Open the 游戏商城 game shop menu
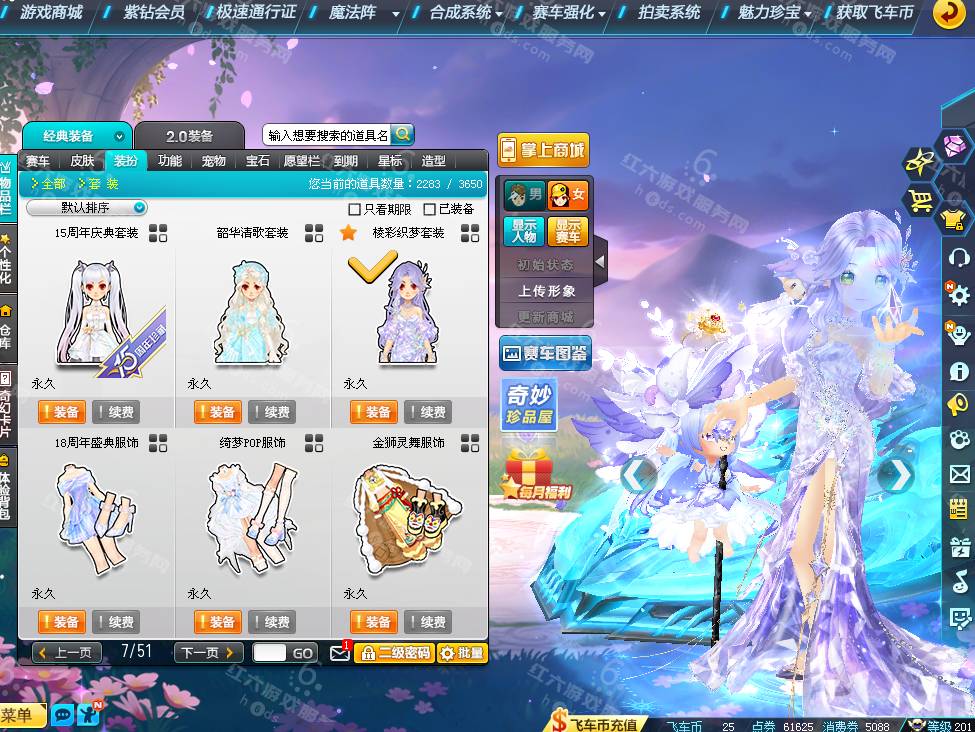Image resolution: width=975 pixels, height=732 pixels. coord(51,13)
